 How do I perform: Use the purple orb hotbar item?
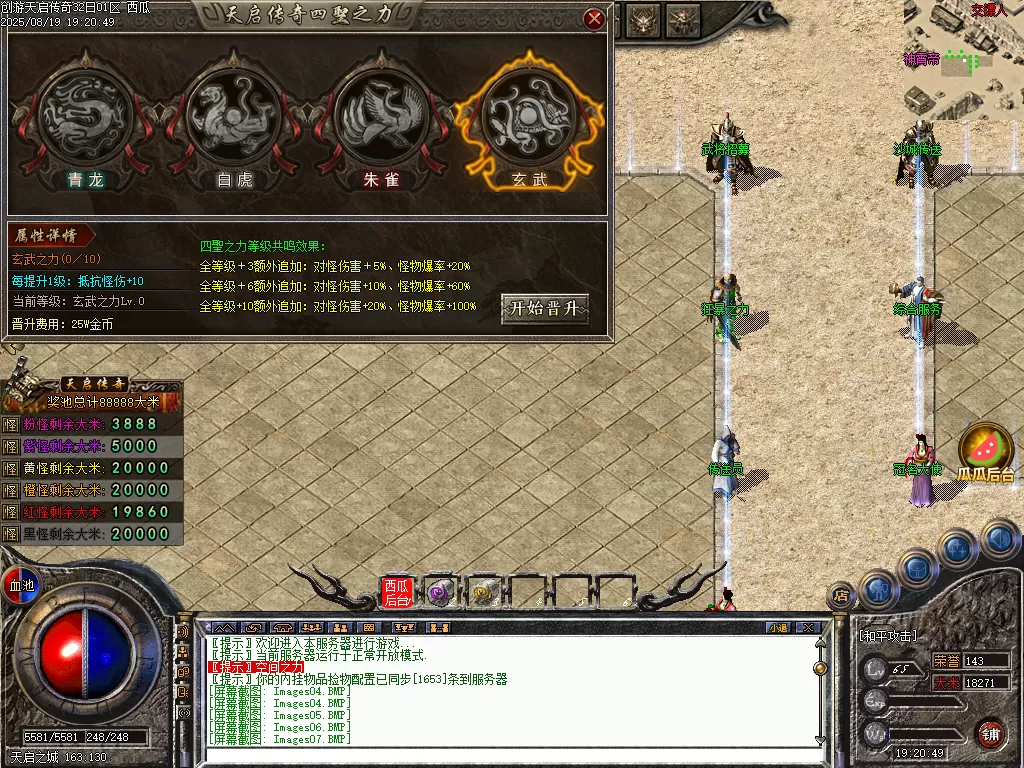point(440,592)
